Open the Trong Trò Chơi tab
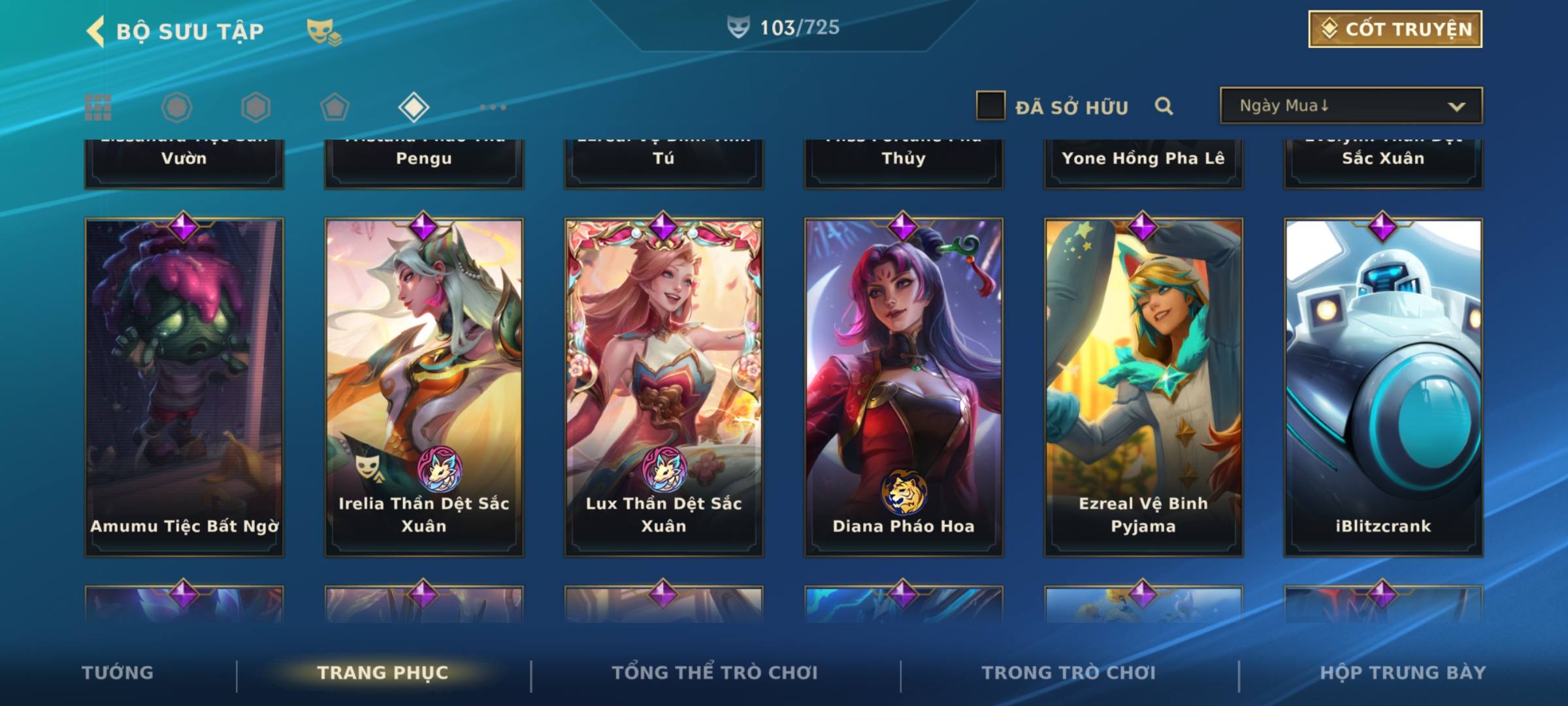 click(1069, 673)
